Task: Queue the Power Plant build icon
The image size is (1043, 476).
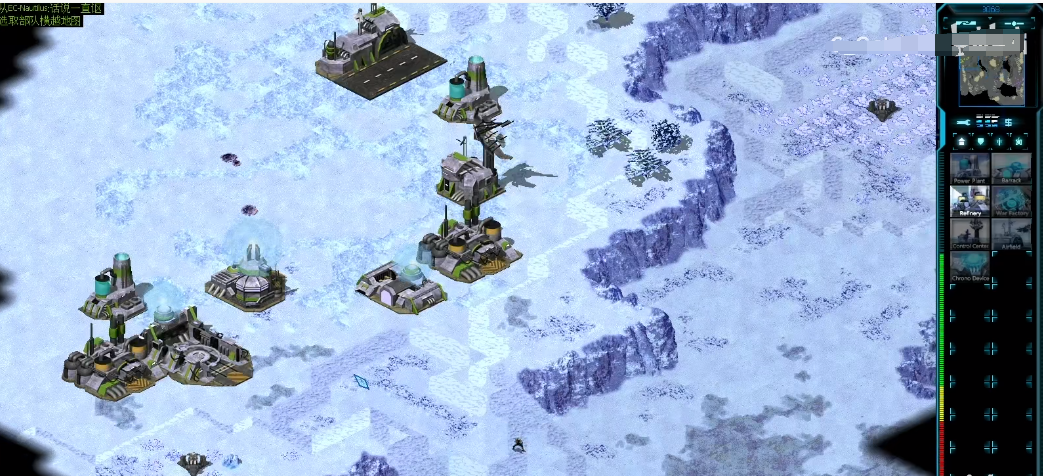Action: 969,168
